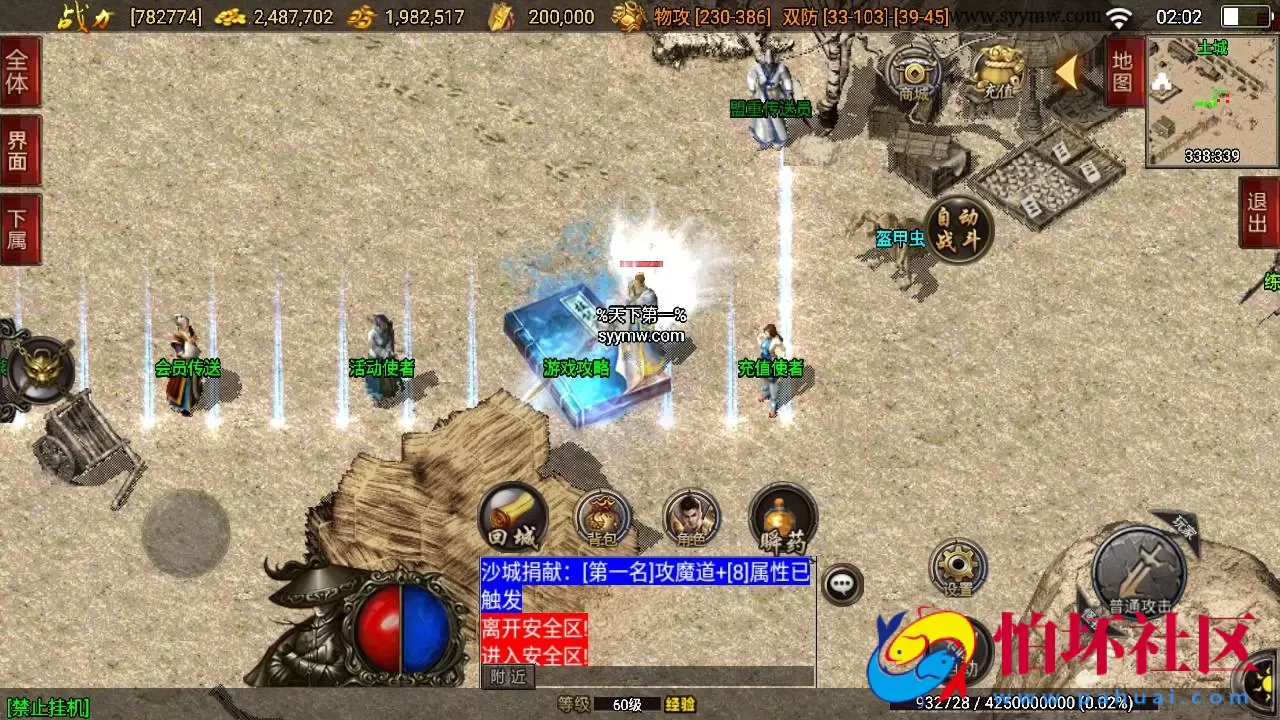
Task: Expand the 界面 interface panel tab
Action: (17, 148)
